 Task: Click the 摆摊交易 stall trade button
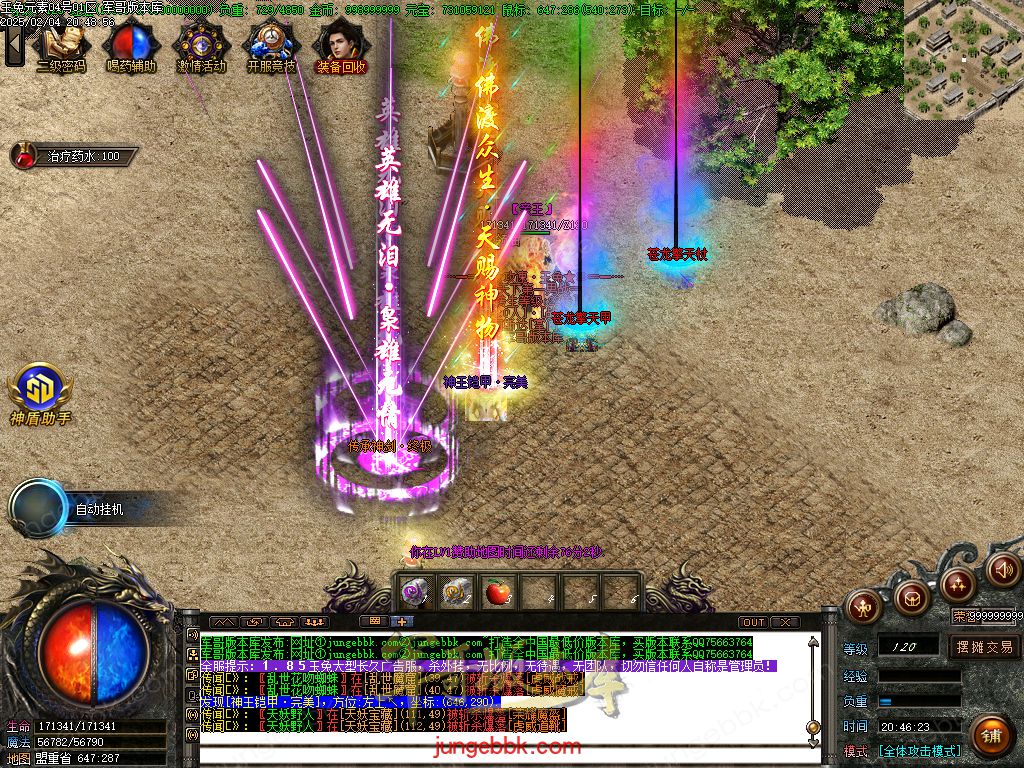pyautogui.click(x=984, y=647)
